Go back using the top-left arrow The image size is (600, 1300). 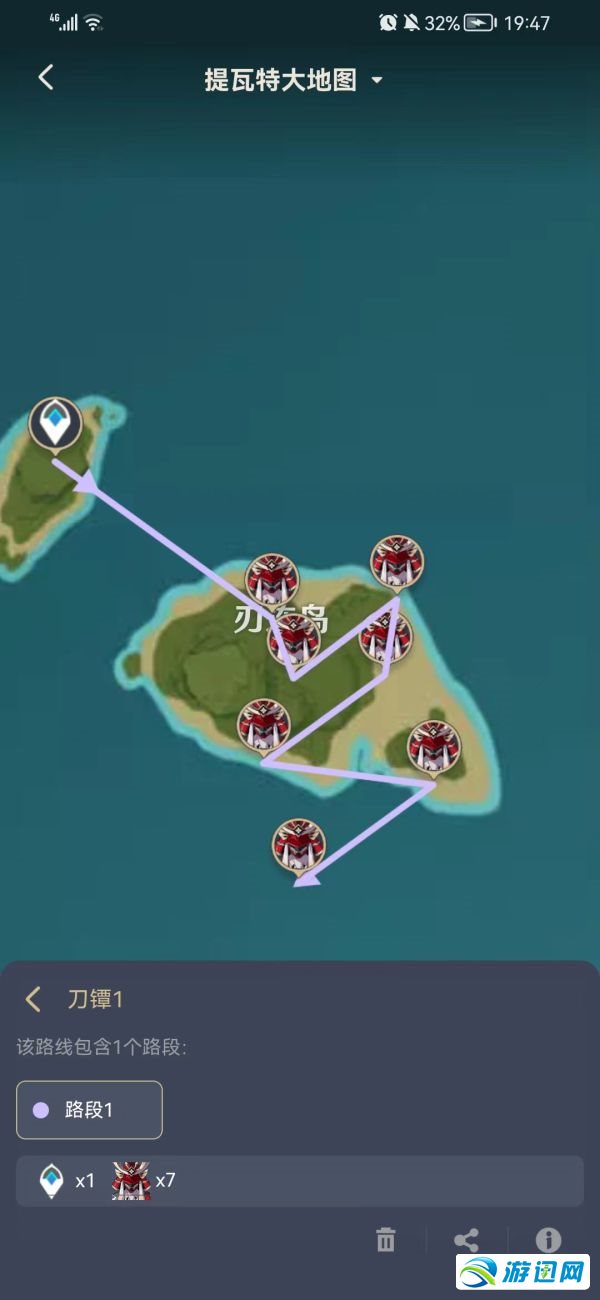tap(46, 78)
